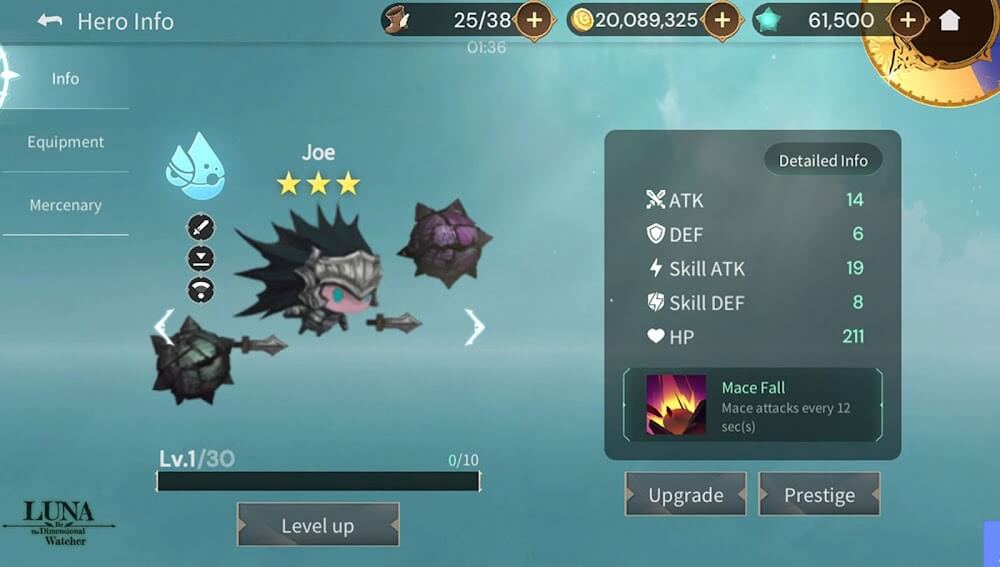
Task: Add gold coins with the plus button
Action: point(720,20)
